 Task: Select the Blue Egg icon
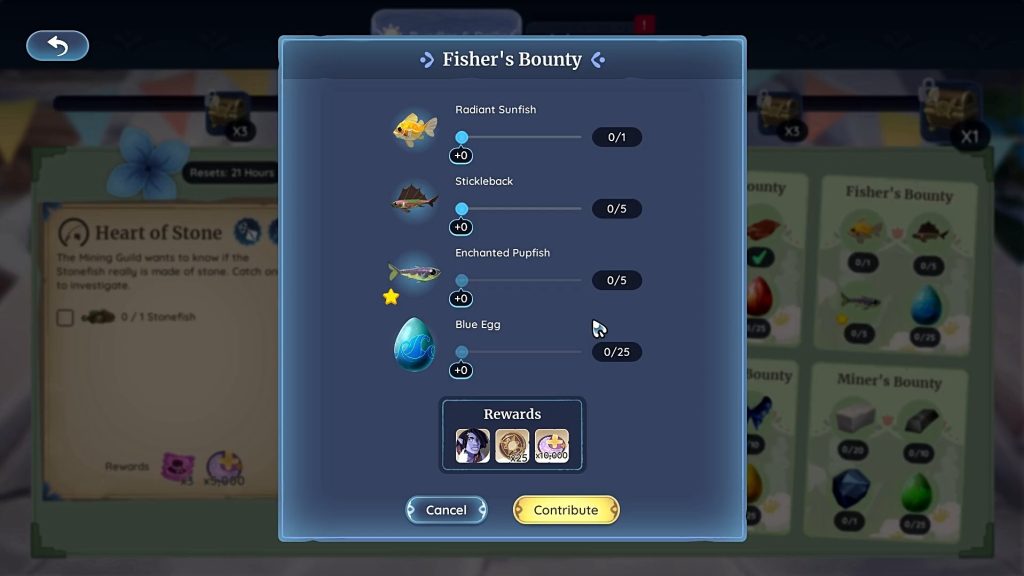tap(414, 344)
